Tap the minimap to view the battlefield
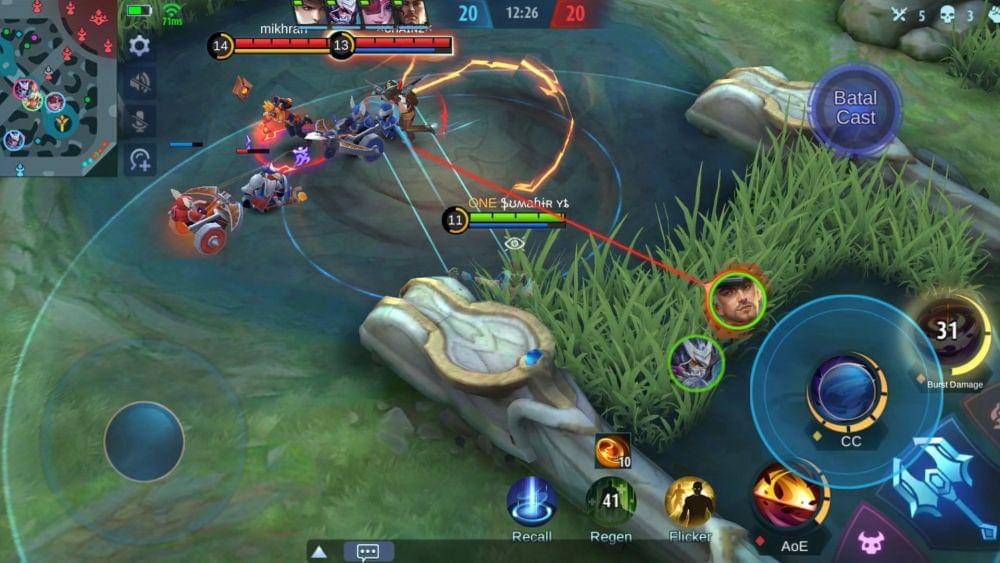Screen dimensions: 1000x563 coord(58,88)
